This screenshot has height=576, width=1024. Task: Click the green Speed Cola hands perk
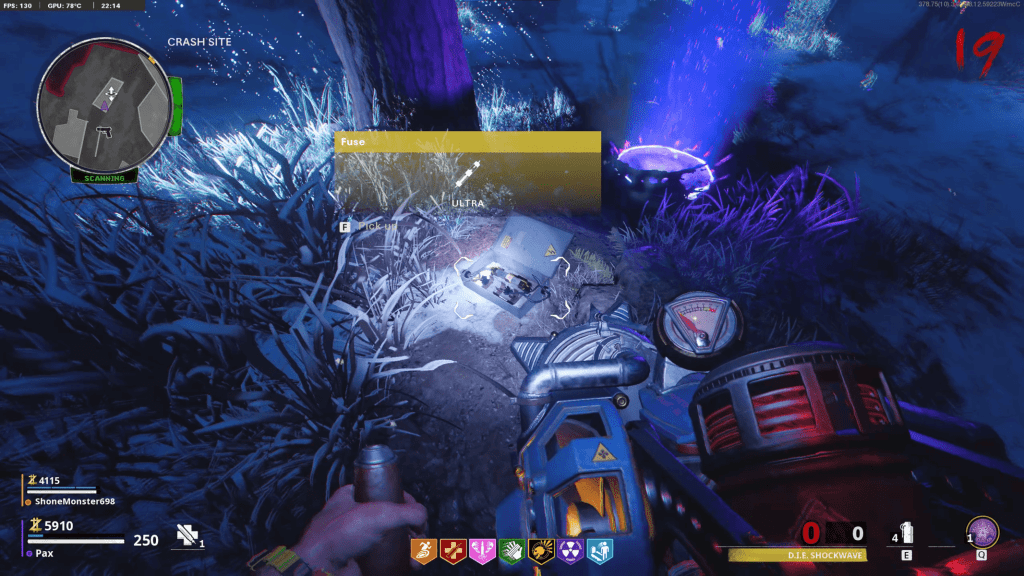click(x=513, y=548)
